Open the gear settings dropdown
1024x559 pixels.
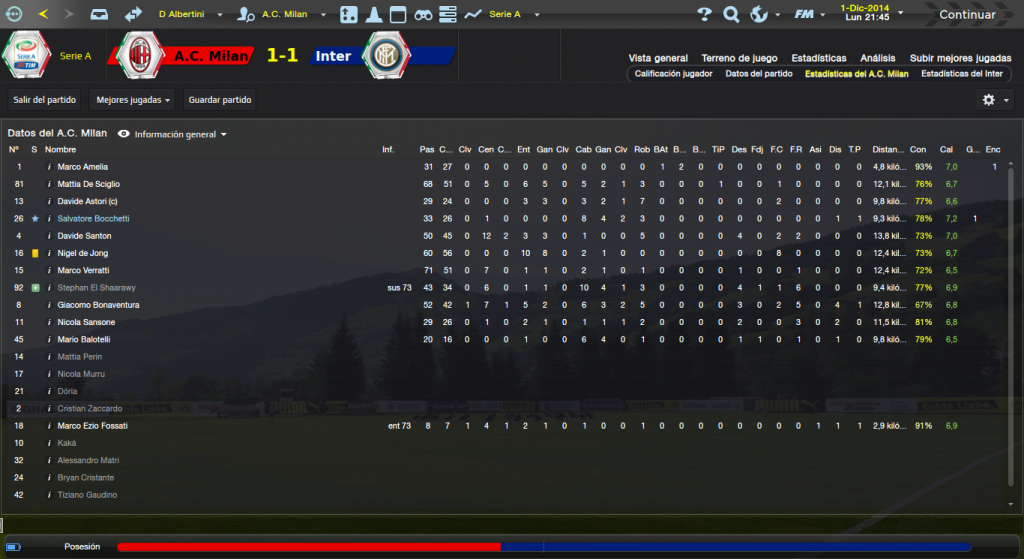[993, 100]
